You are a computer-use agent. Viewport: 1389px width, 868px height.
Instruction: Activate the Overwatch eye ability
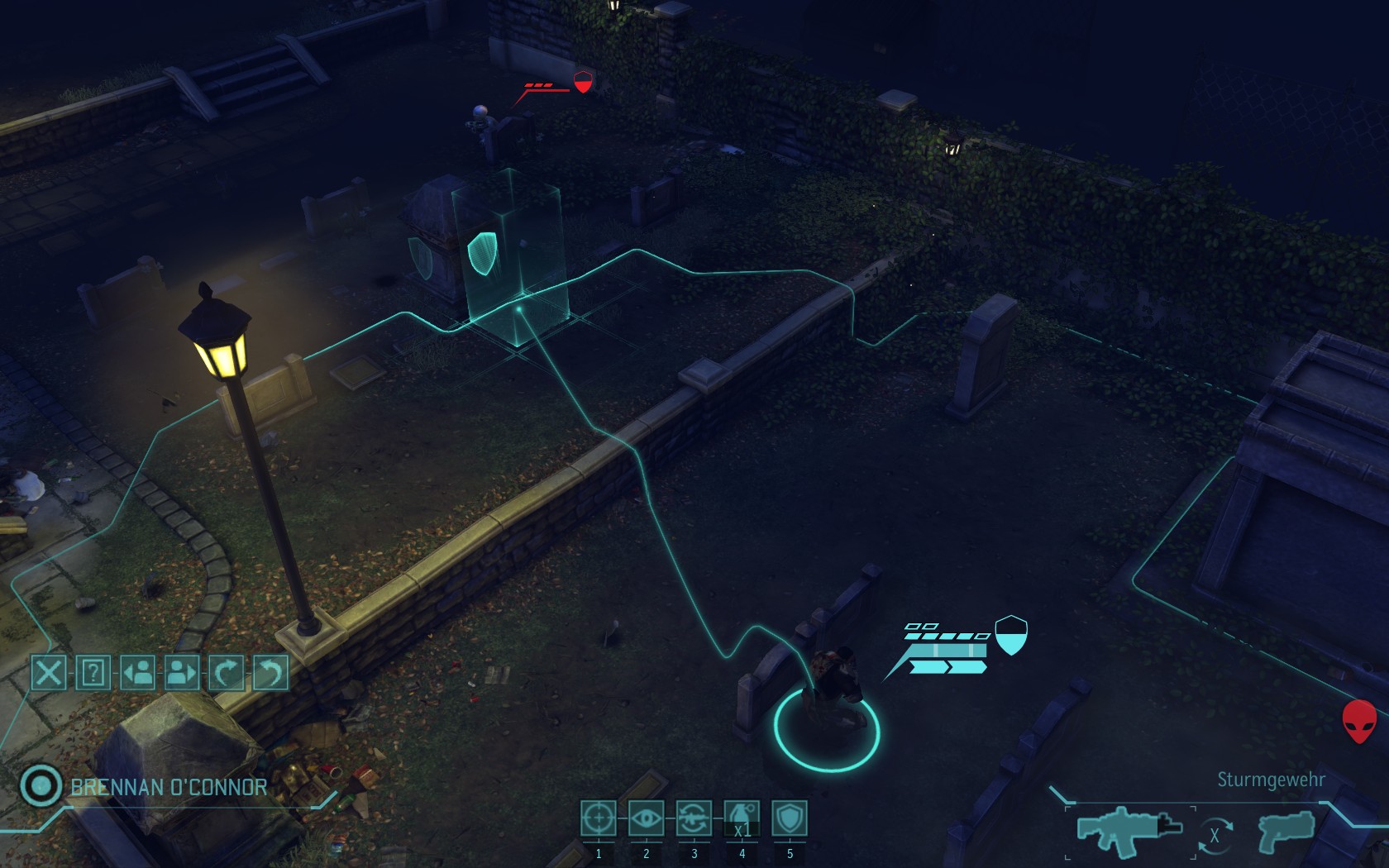pos(646,818)
